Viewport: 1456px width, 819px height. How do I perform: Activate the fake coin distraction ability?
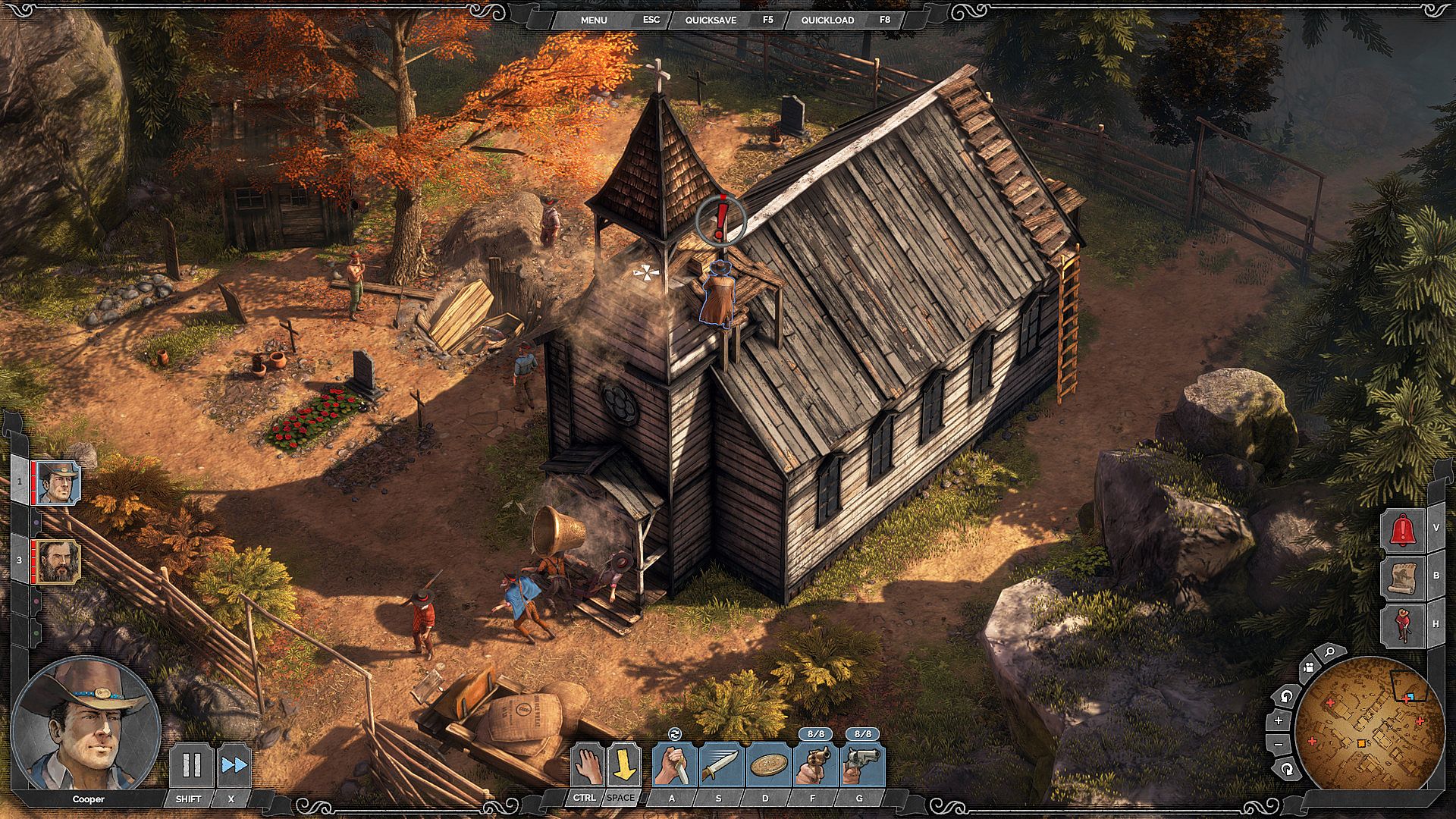[767, 766]
